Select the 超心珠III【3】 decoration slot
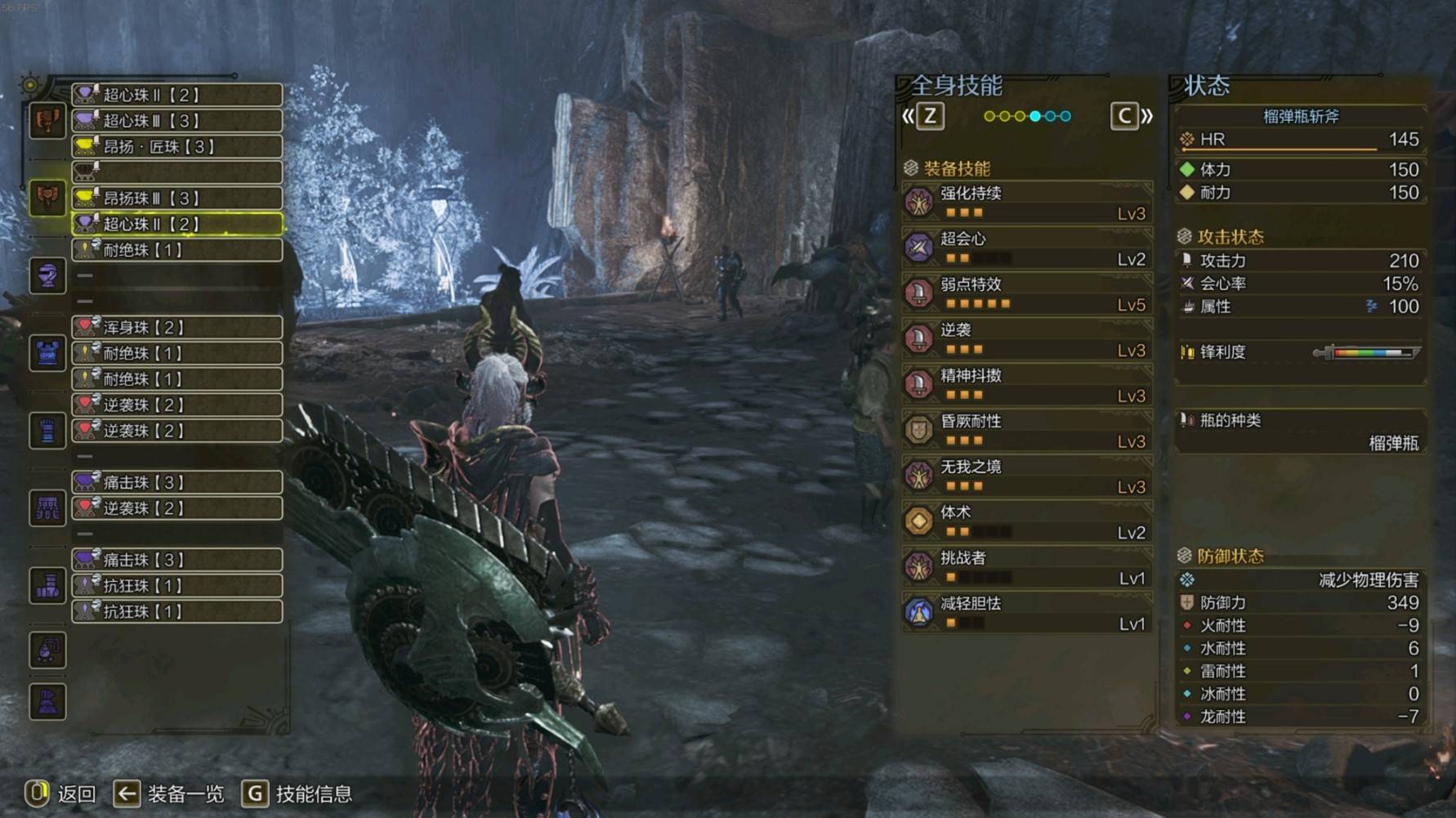Image resolution: width=1456 pixels, height=818 pixels. [x=177, y=121]
